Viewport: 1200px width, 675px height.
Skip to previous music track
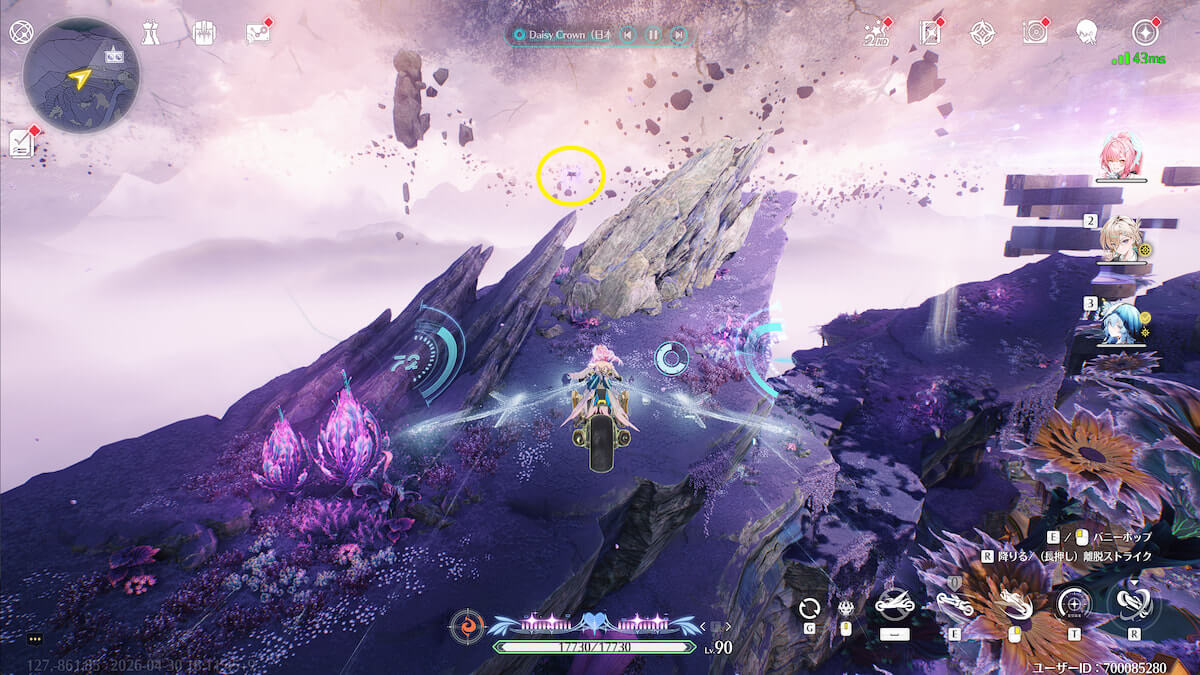tap(627, 34)
